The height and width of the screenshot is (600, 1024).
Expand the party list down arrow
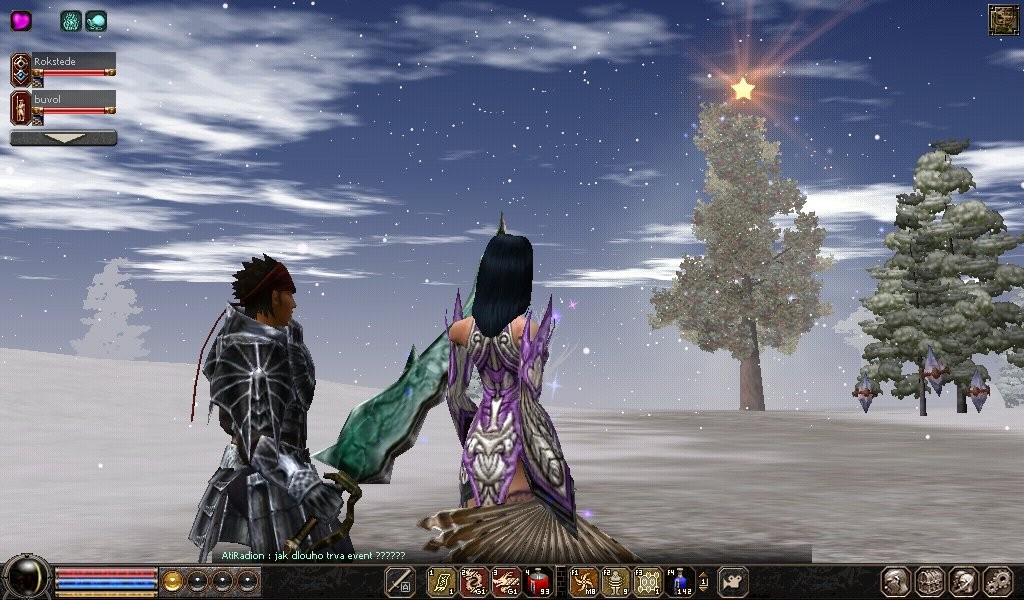64,138
